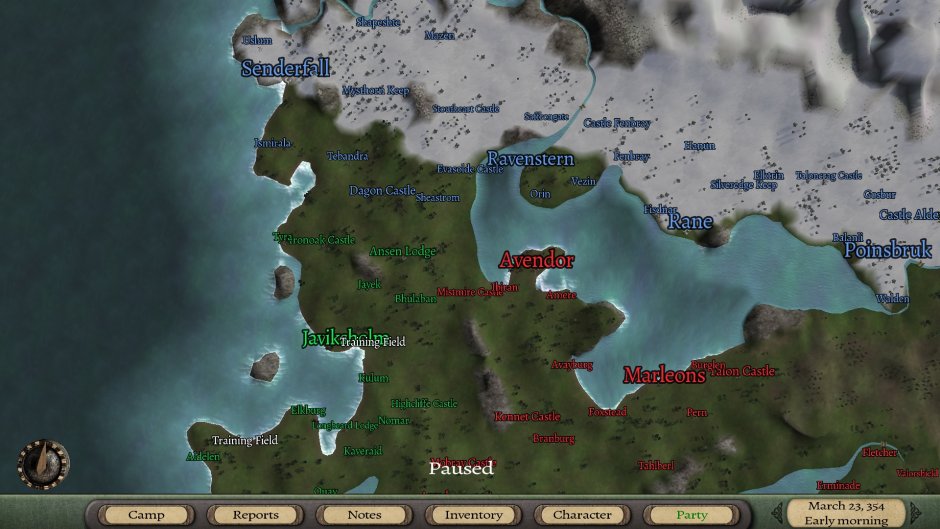This screenshot has height=529, width=940.
Task: Open the Inventory screen
Action: [x=473, y=515]
